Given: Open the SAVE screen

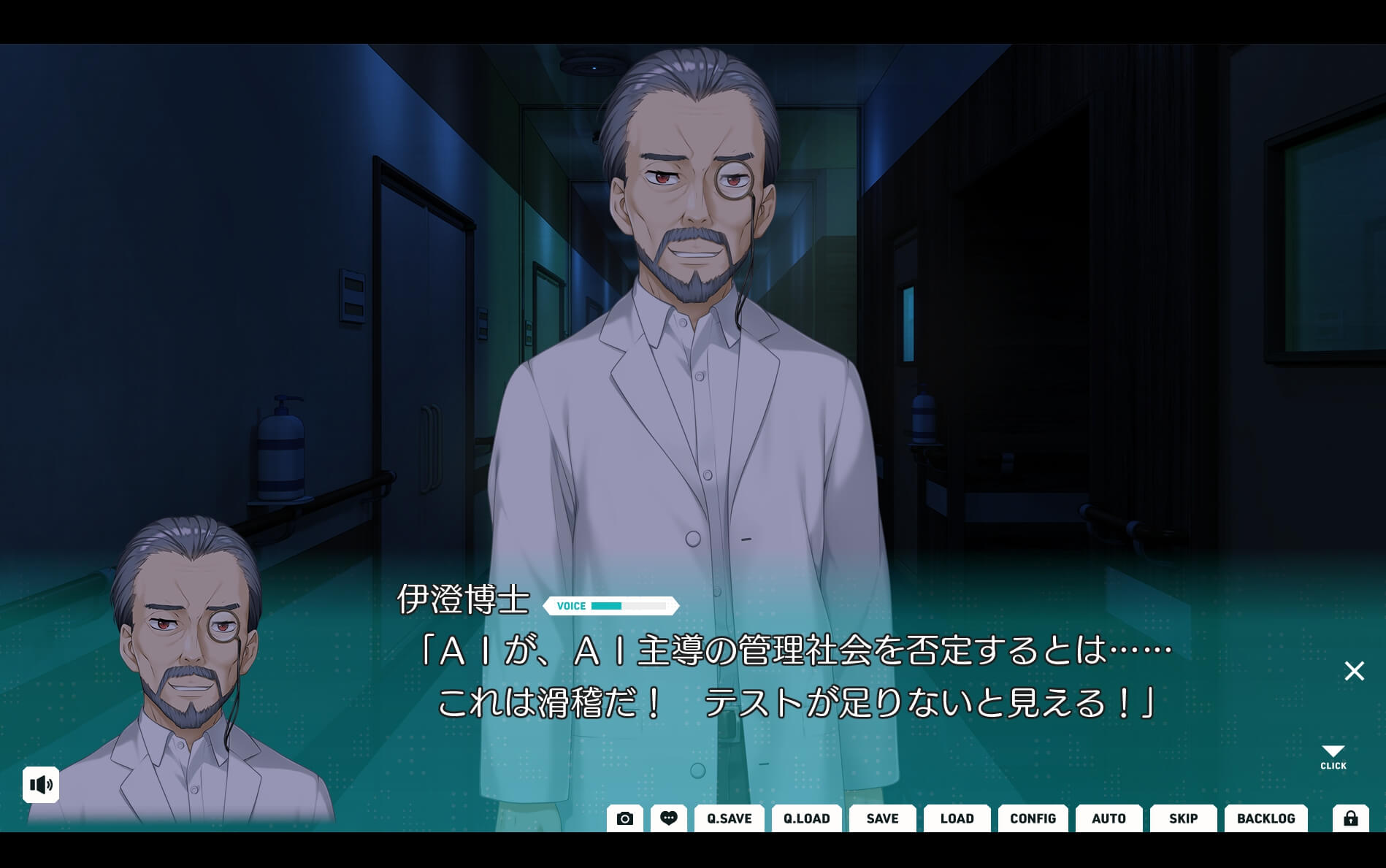Looking at the screenshot, I should (882, 818).
